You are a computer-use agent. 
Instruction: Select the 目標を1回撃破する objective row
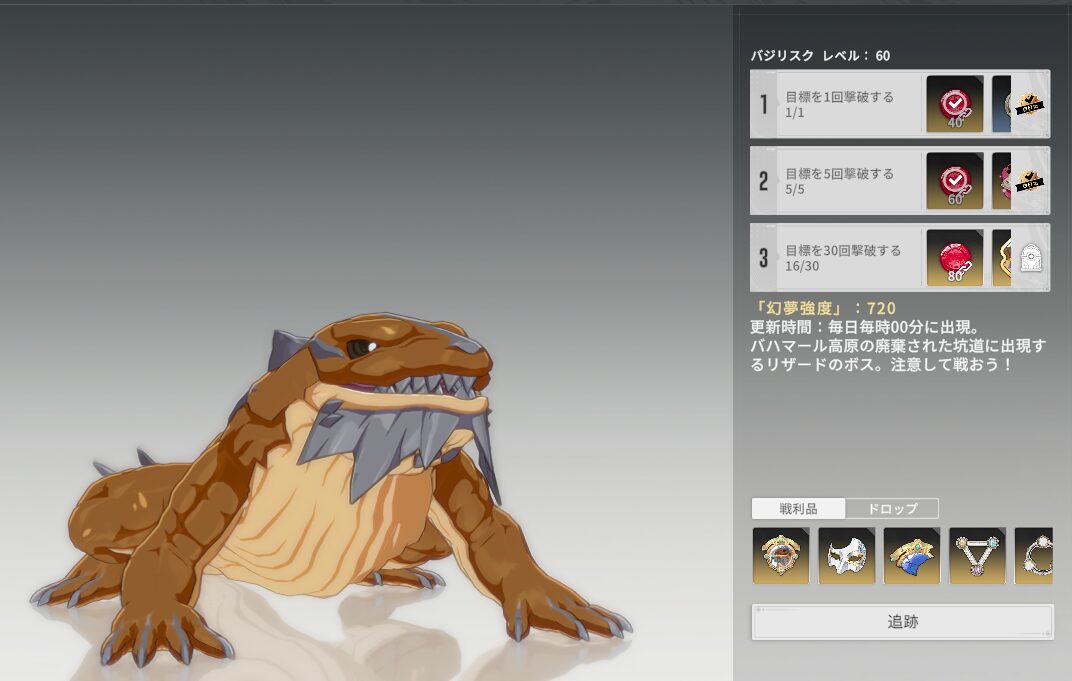(839, 104)
